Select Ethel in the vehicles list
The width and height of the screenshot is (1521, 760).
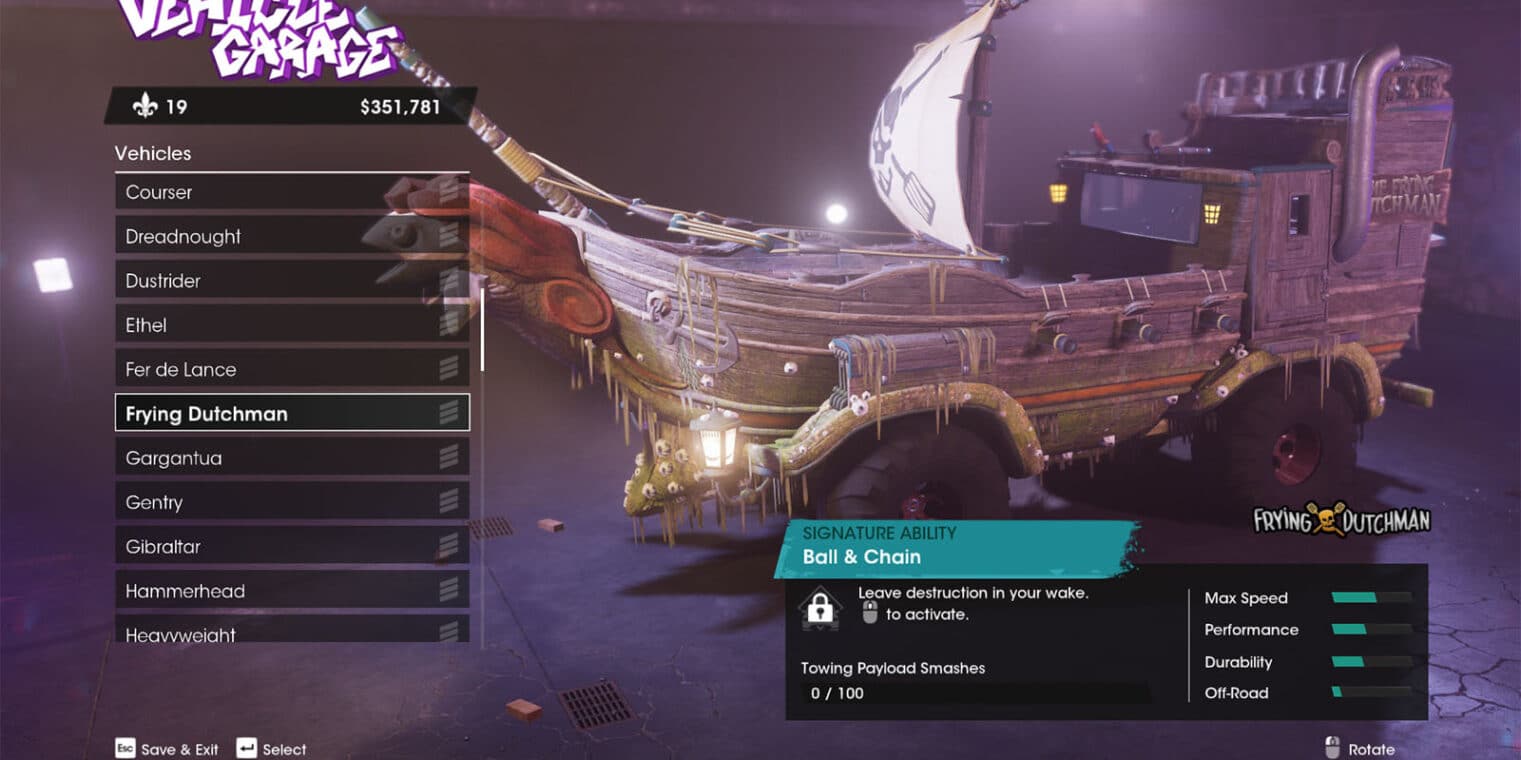tap(291, 325)
